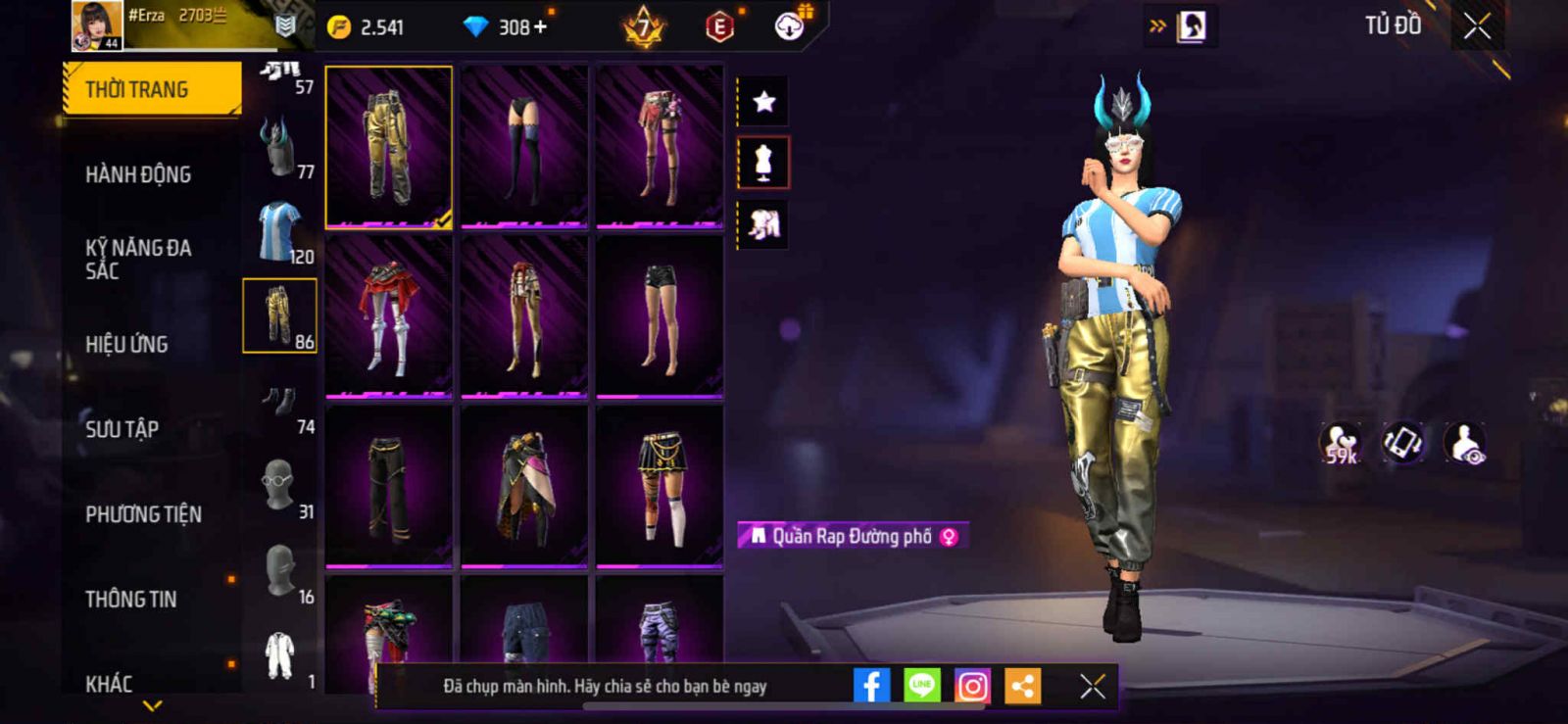
Task: Click the star favorites filter
Action: point(763,101)
